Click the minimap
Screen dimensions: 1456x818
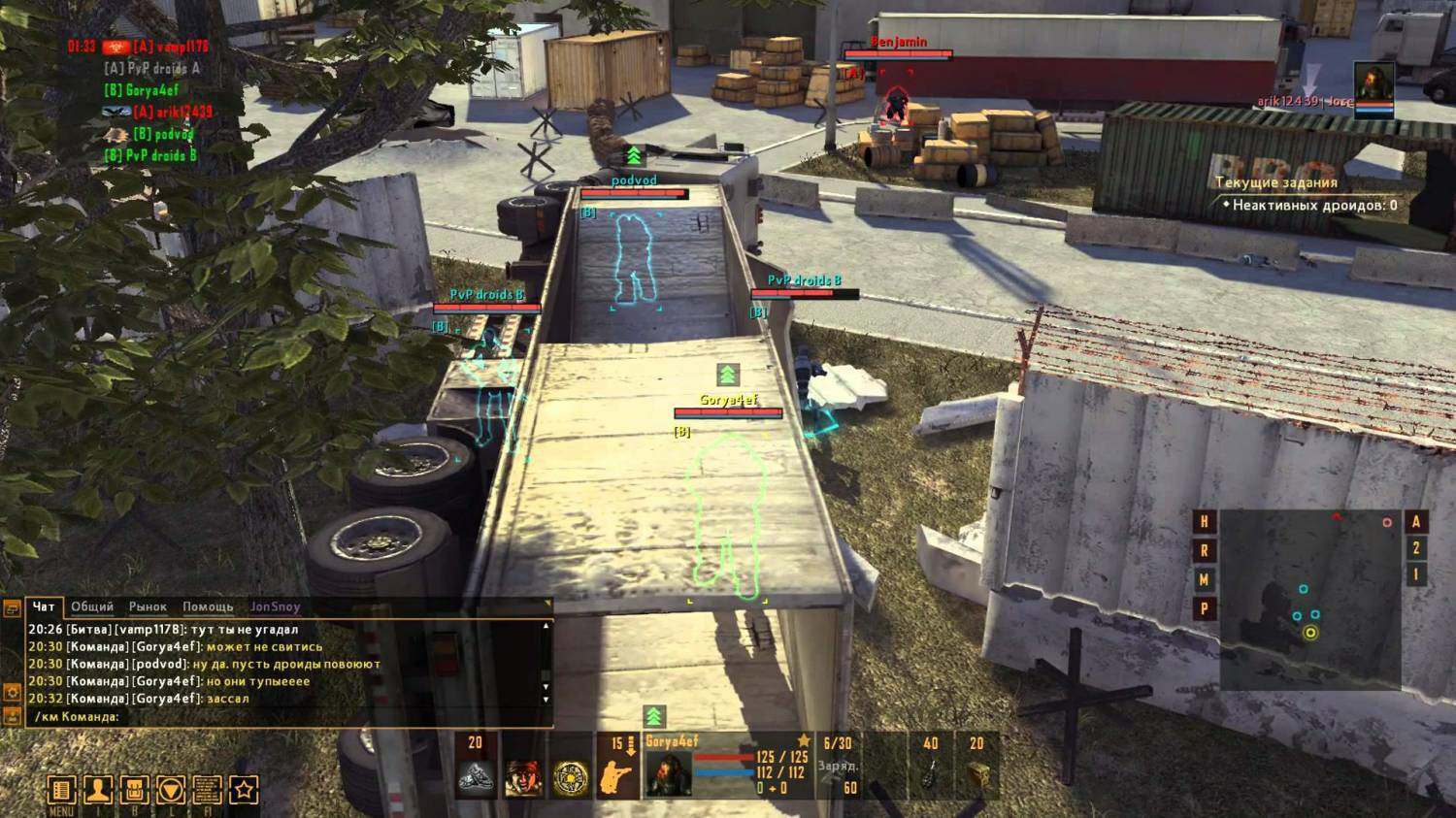[x=1309, y=599]
